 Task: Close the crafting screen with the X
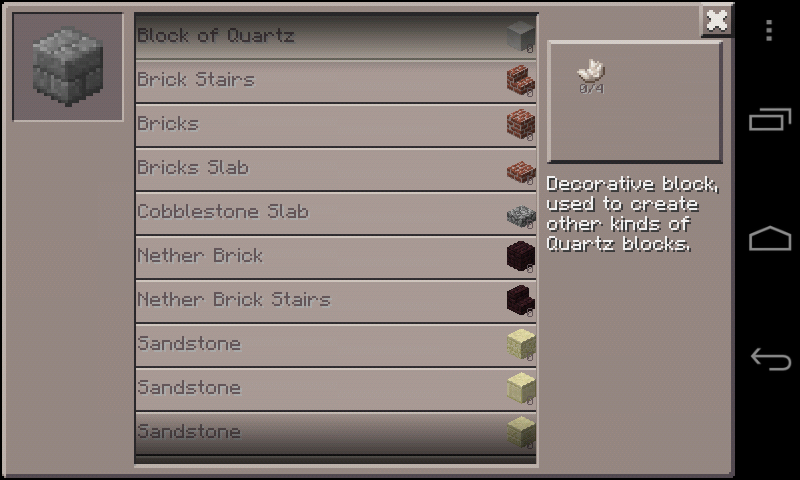pos(716,20)
